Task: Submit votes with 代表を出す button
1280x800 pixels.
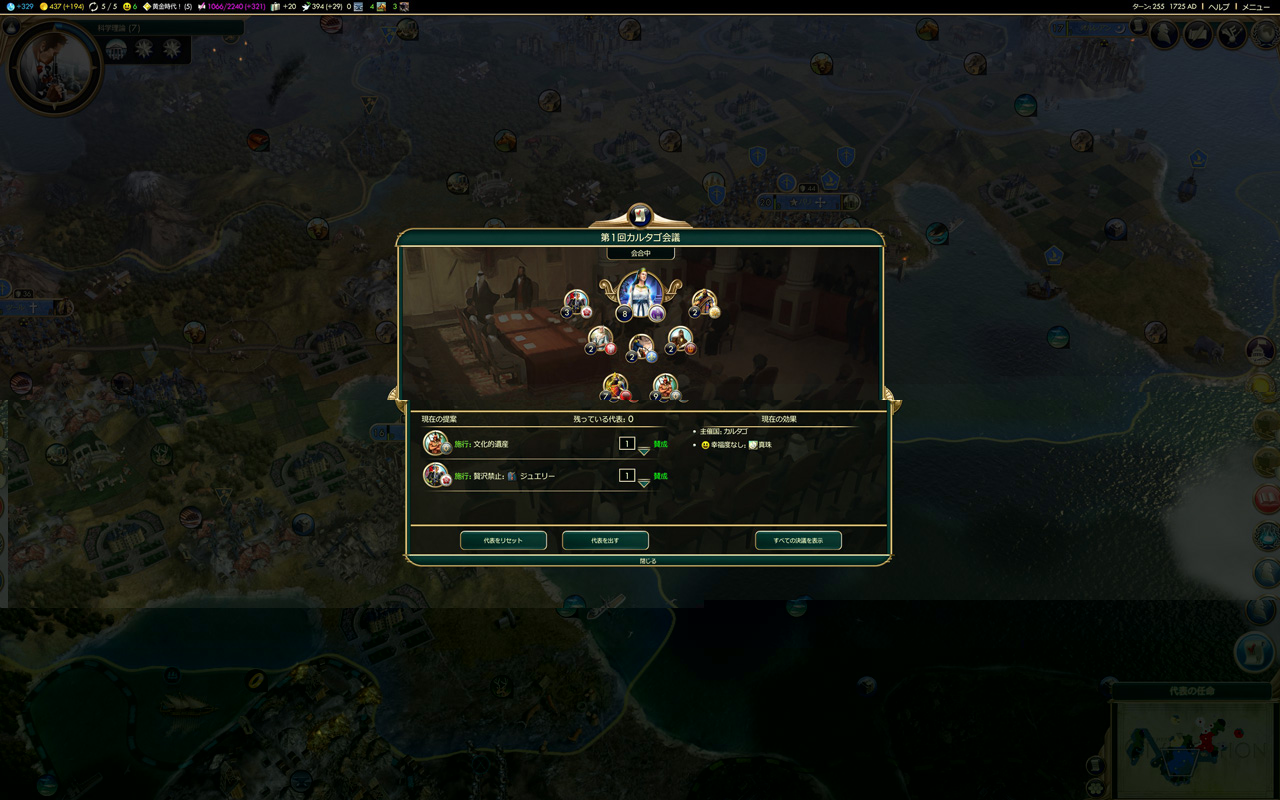Action: (605, 541)
